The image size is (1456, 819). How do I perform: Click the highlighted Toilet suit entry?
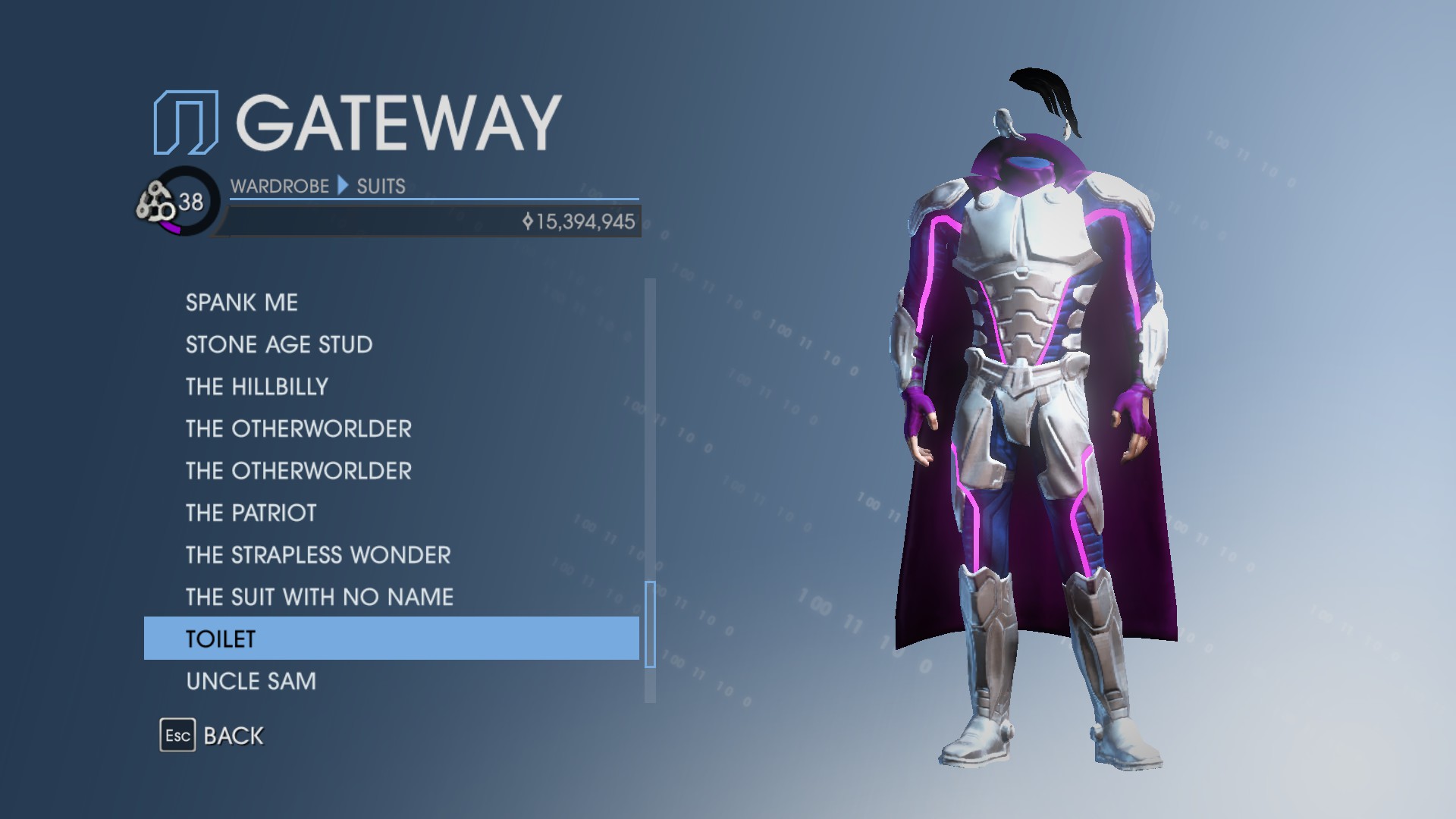tap(391, 639)
